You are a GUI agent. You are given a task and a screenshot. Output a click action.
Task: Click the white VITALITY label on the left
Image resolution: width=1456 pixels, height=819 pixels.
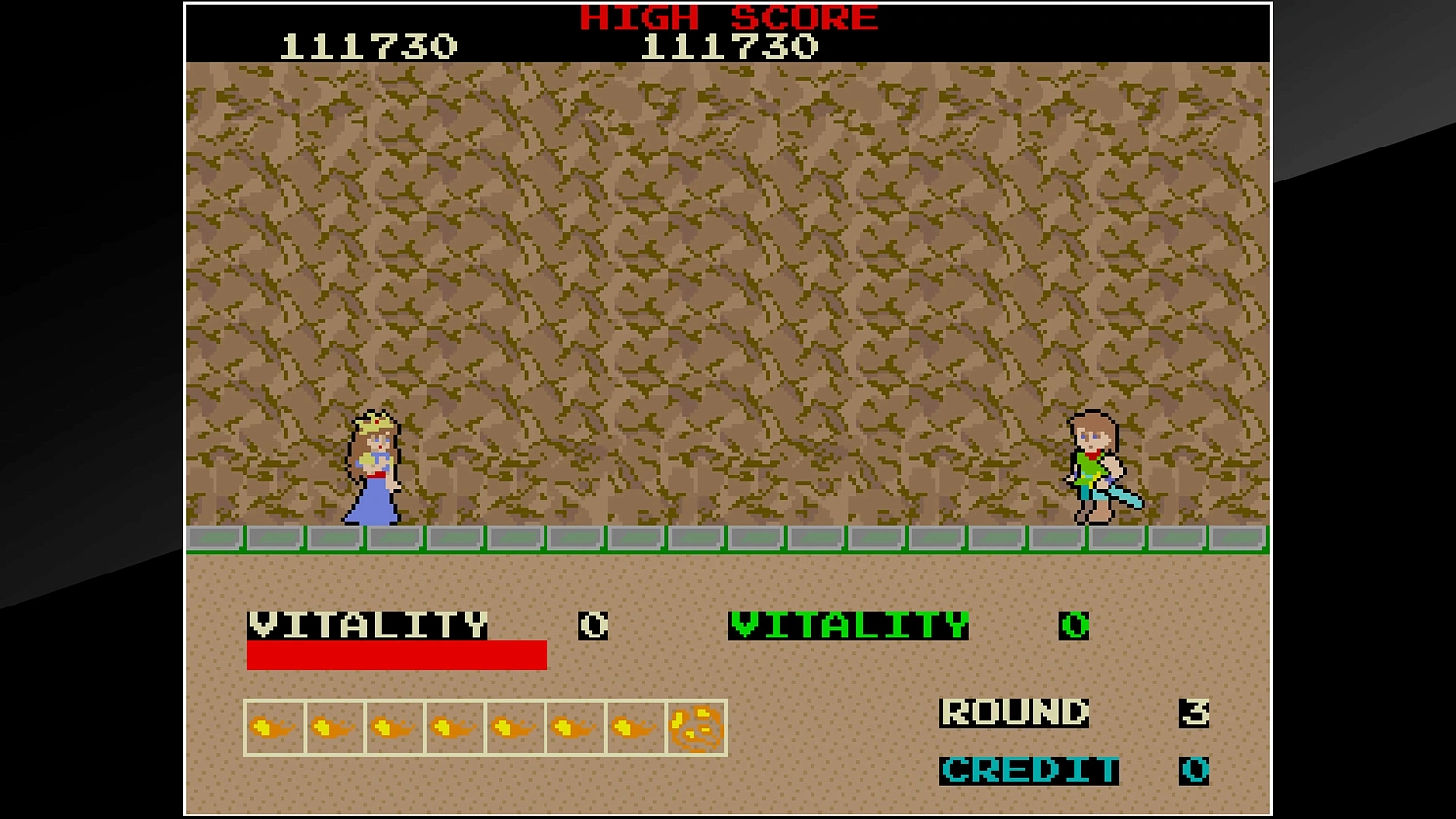pos(369,626)
